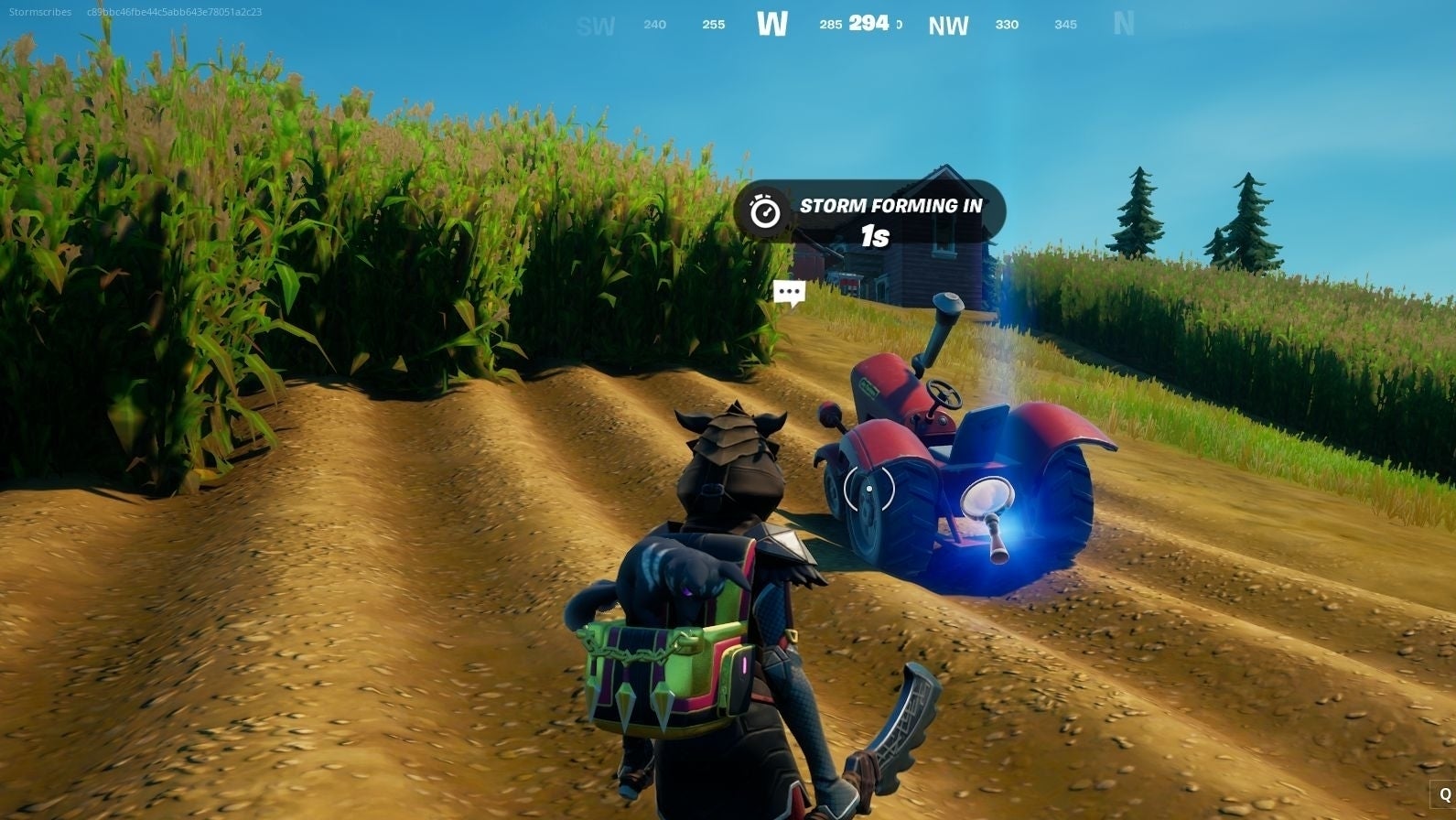Click the 255 compass bearing label

click(x=712, y=26)
